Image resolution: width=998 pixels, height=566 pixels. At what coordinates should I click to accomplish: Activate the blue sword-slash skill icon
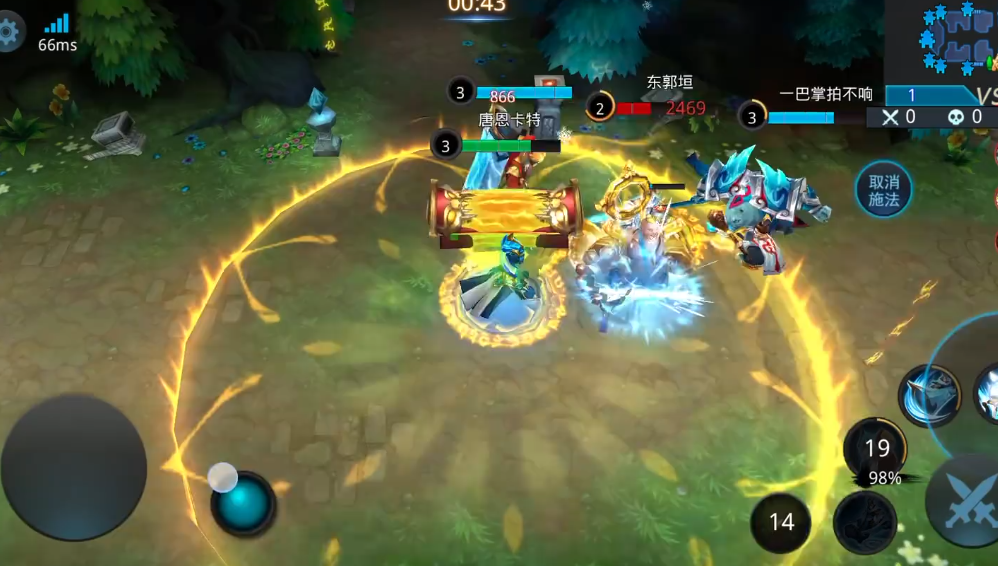[x=929, y=395]
